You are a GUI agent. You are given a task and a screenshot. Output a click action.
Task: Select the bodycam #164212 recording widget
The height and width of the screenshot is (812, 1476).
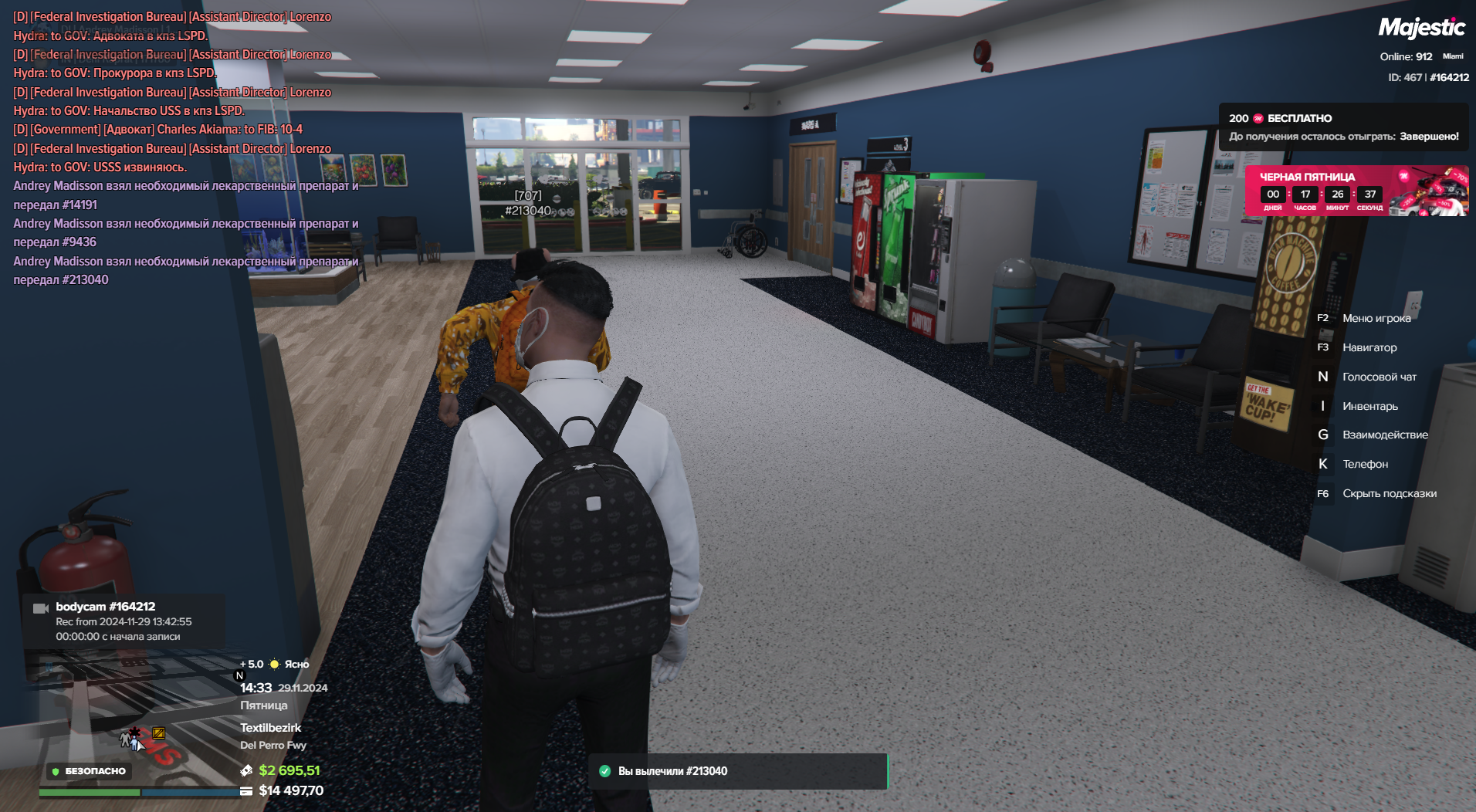point(124,621)
